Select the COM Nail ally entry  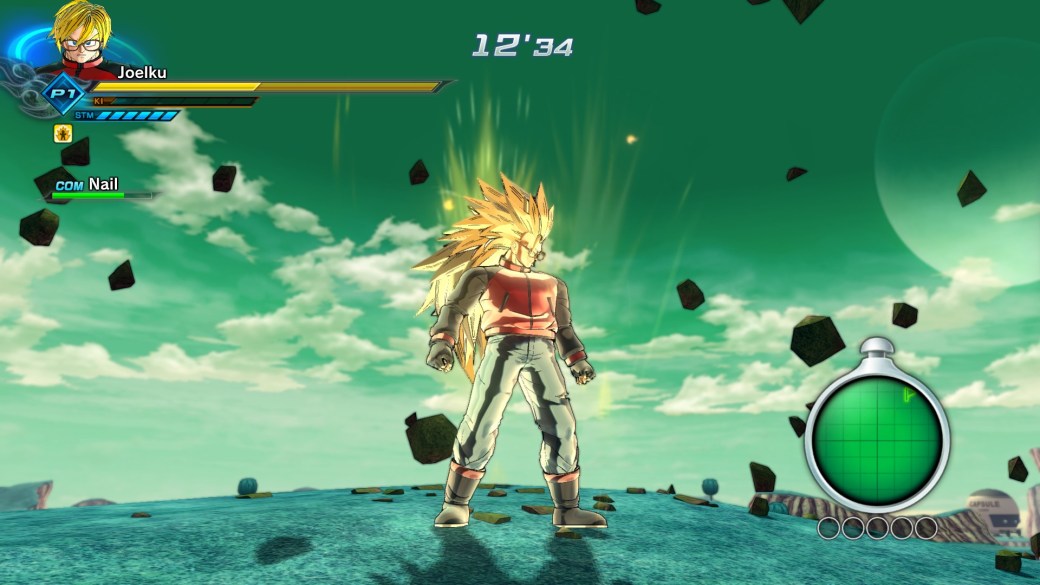pyautogui.click(x=98, y=186)
